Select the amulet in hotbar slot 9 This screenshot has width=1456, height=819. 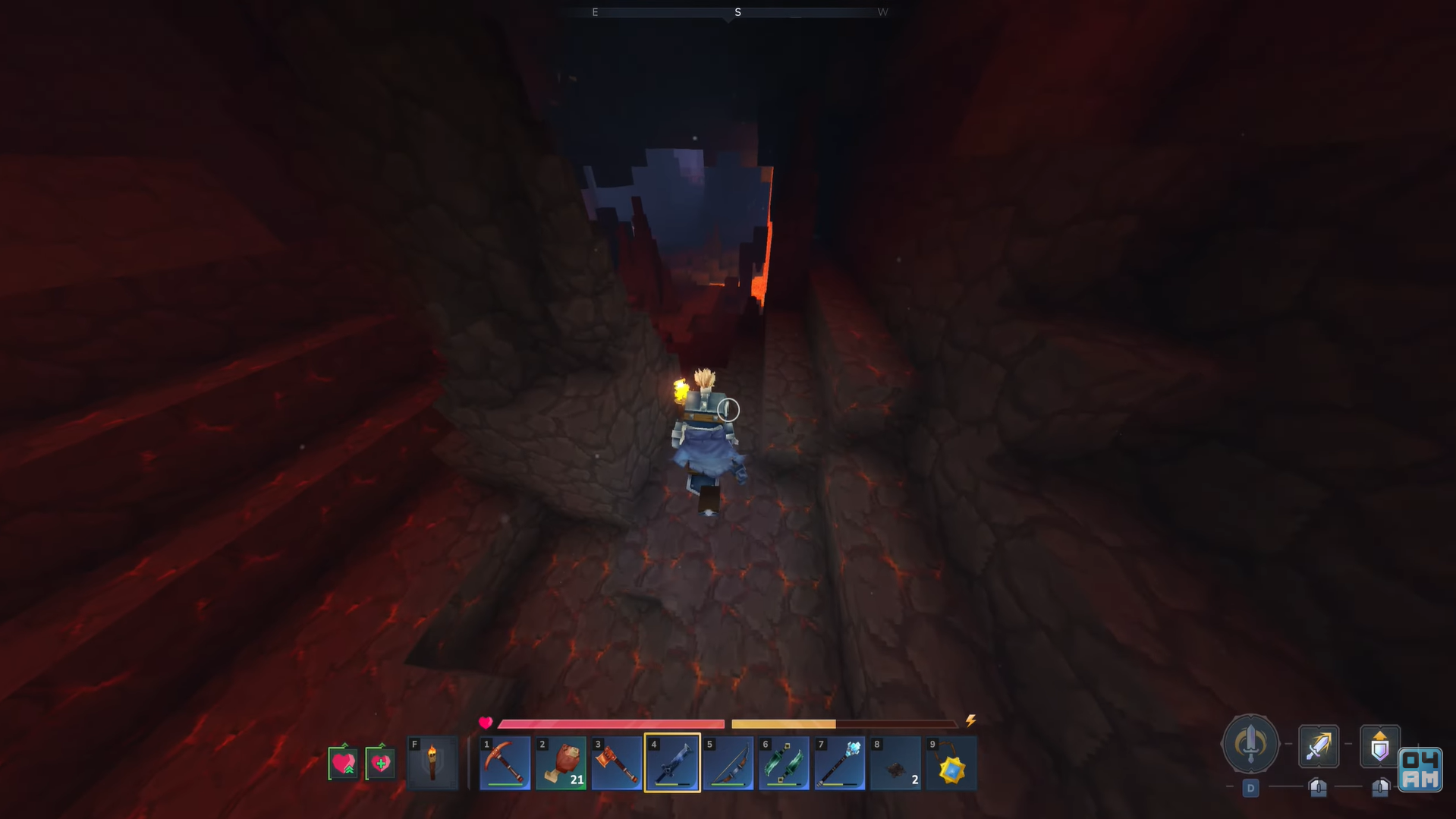click(x=951, y=763)
